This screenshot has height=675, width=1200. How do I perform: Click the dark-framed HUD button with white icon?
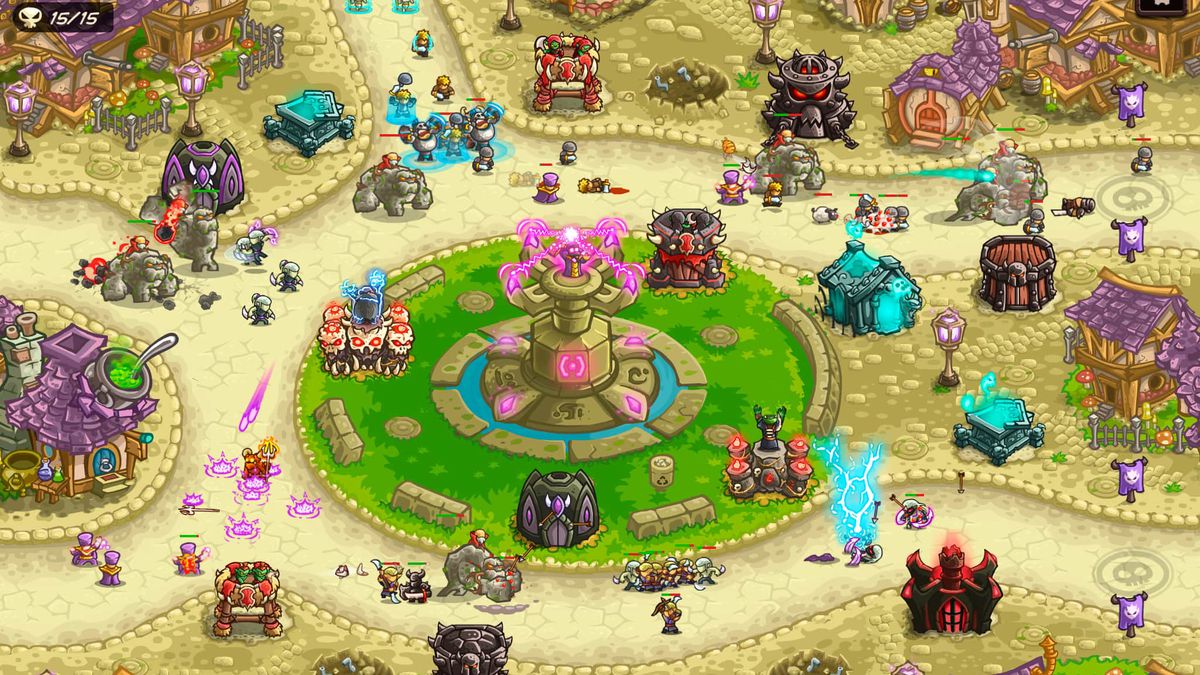coord(1164,5)
